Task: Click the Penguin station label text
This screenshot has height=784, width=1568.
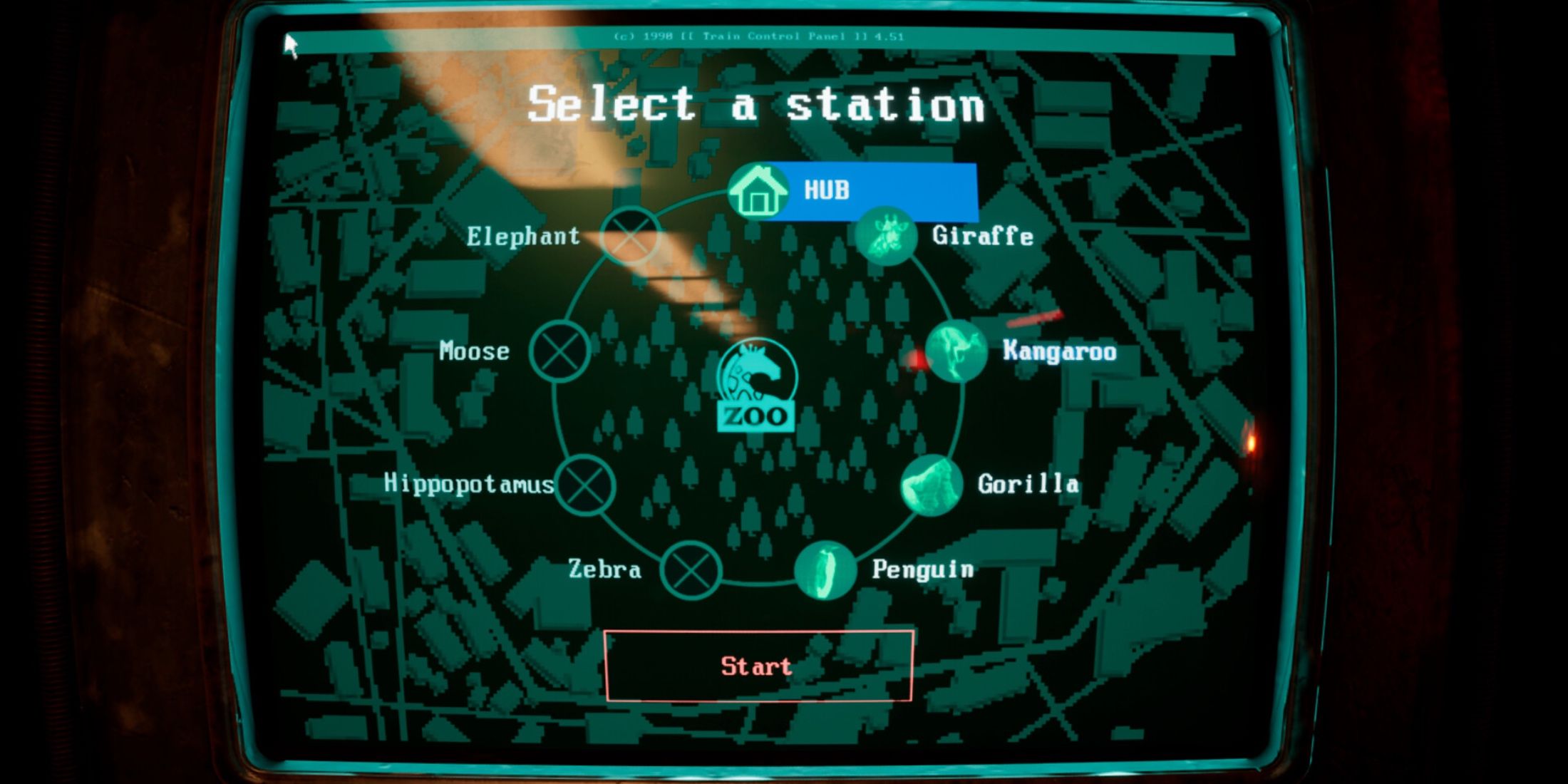Action: click(924, 570)
